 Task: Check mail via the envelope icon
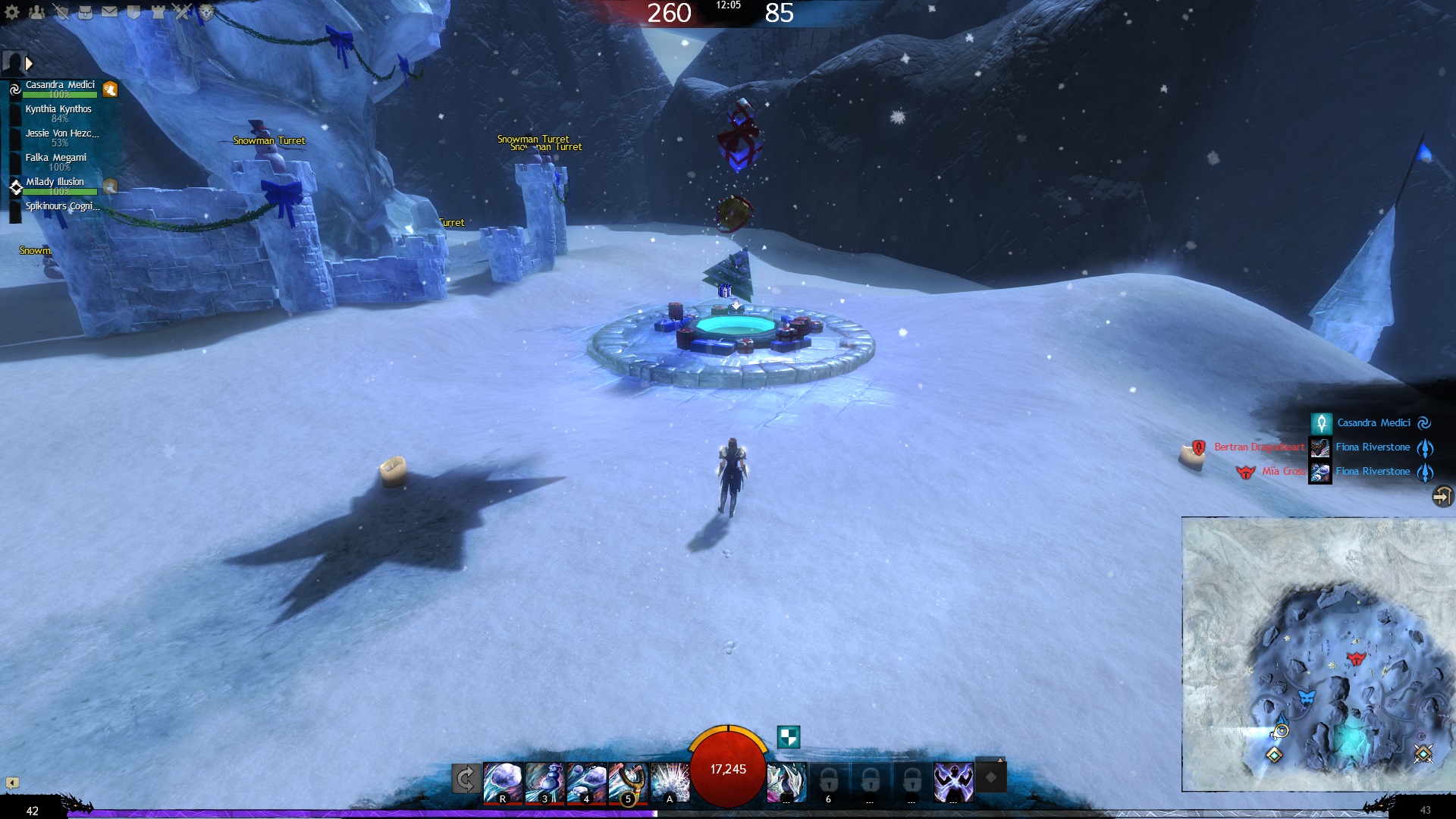pyautogui.click(x=109, y=12)
